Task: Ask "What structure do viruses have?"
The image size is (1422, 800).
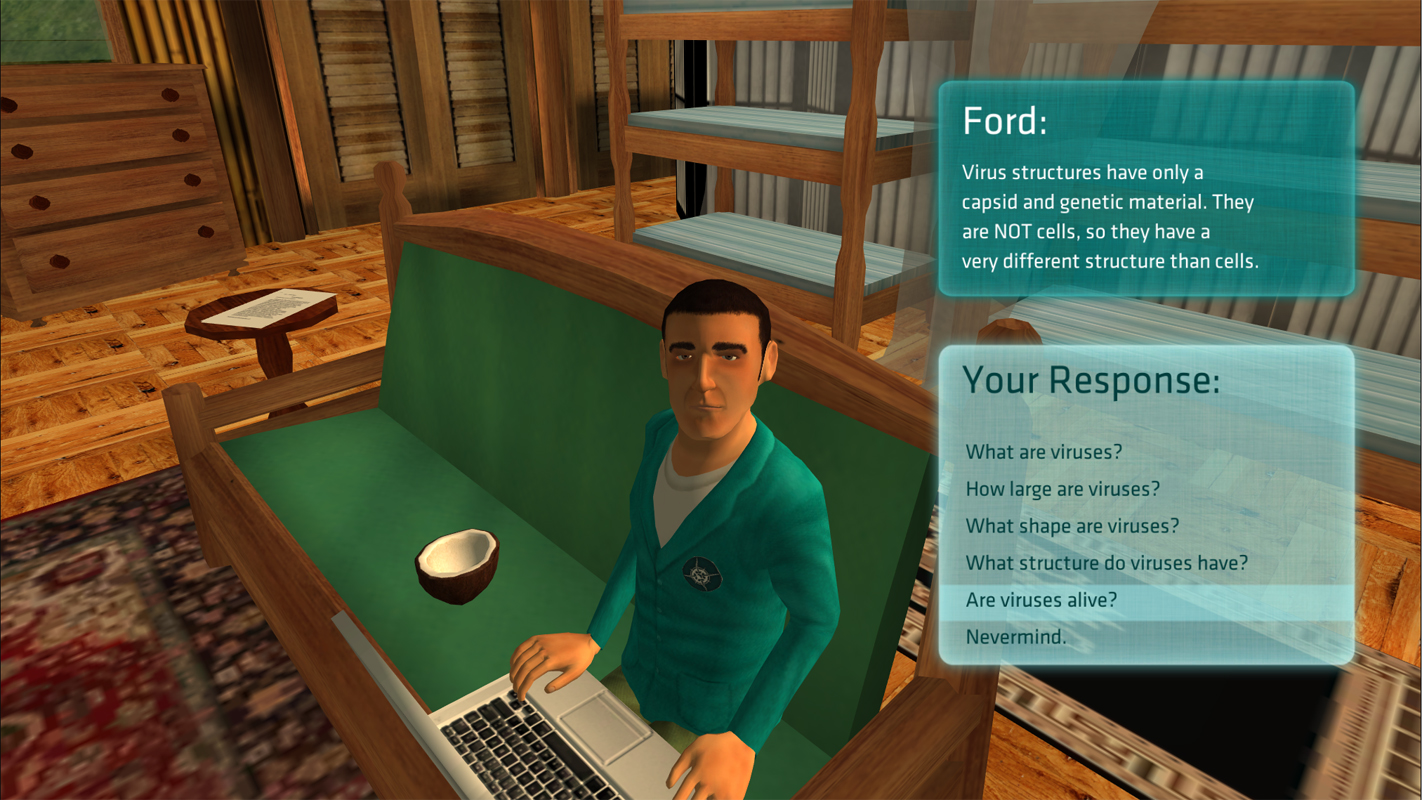Action: [x=1106, y=563]
